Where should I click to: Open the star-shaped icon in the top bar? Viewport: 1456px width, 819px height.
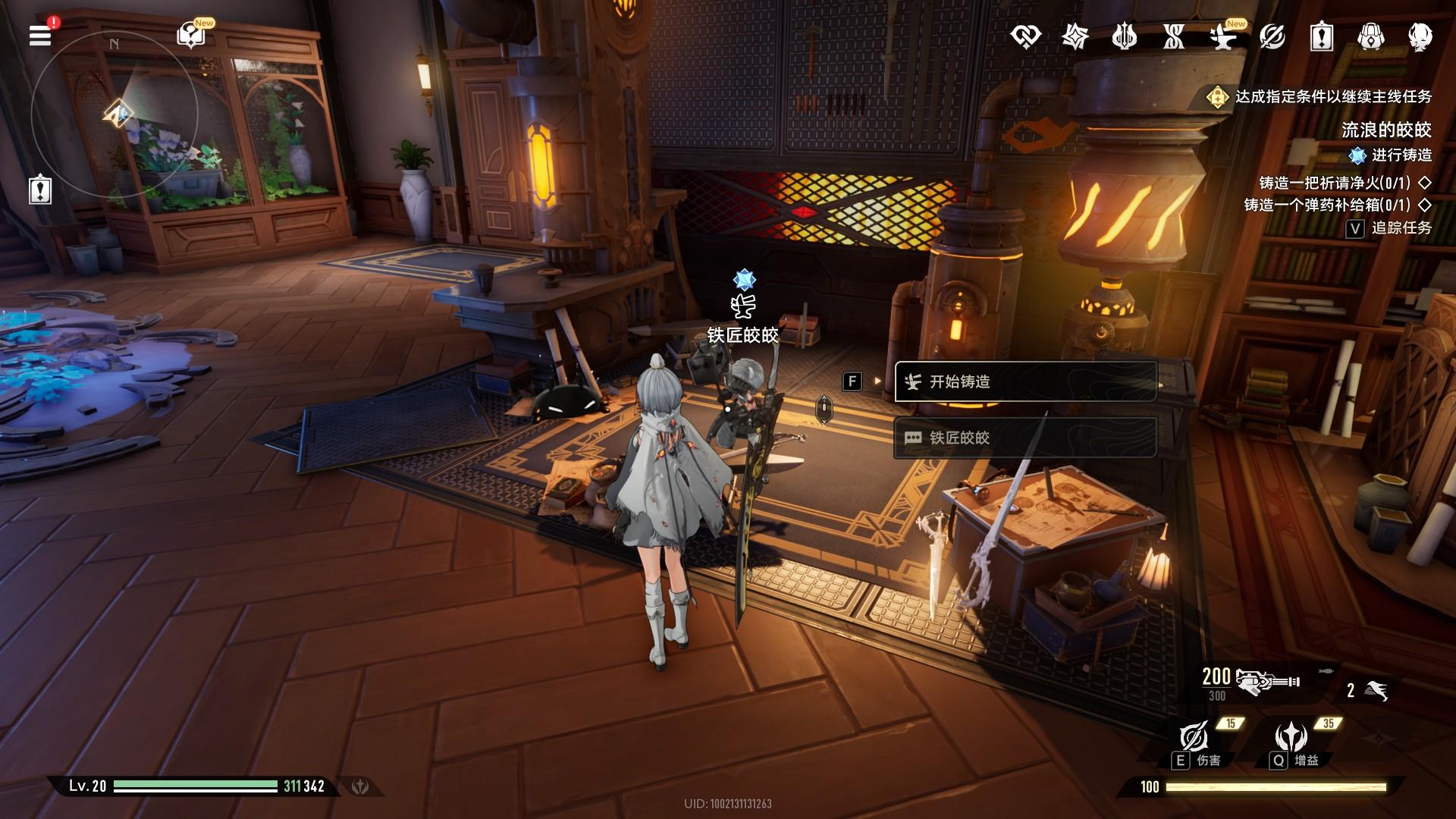point(1075,36)
